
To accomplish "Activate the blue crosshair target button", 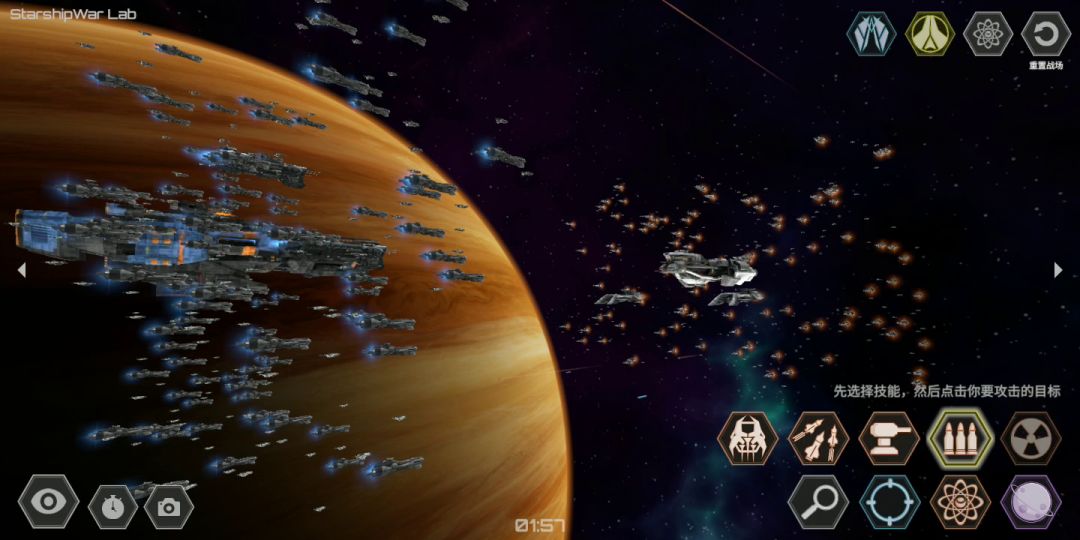I will pyautogui.click(x=889, y=501).
